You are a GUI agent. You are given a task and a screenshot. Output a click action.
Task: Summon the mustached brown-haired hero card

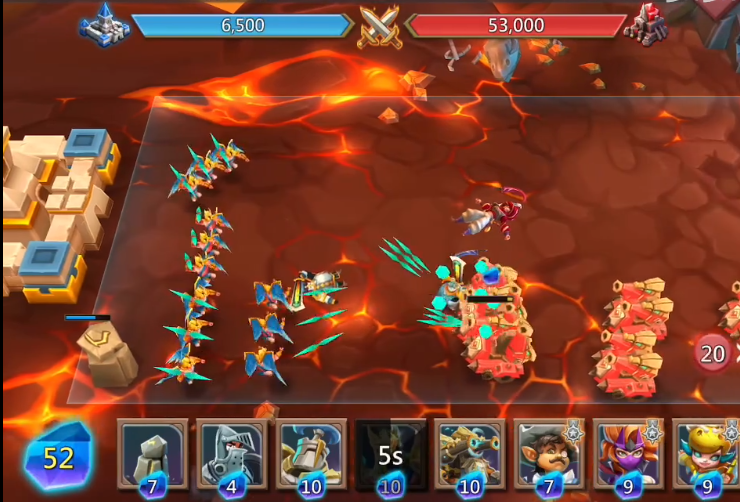tap(549, 453)
